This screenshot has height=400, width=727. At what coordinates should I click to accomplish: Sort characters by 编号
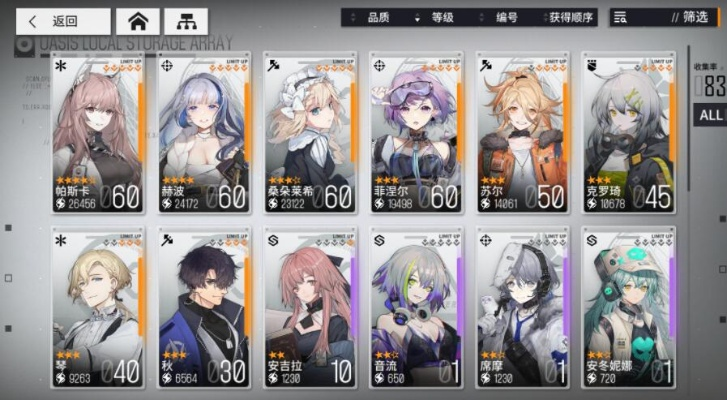(x=508, y=17)
